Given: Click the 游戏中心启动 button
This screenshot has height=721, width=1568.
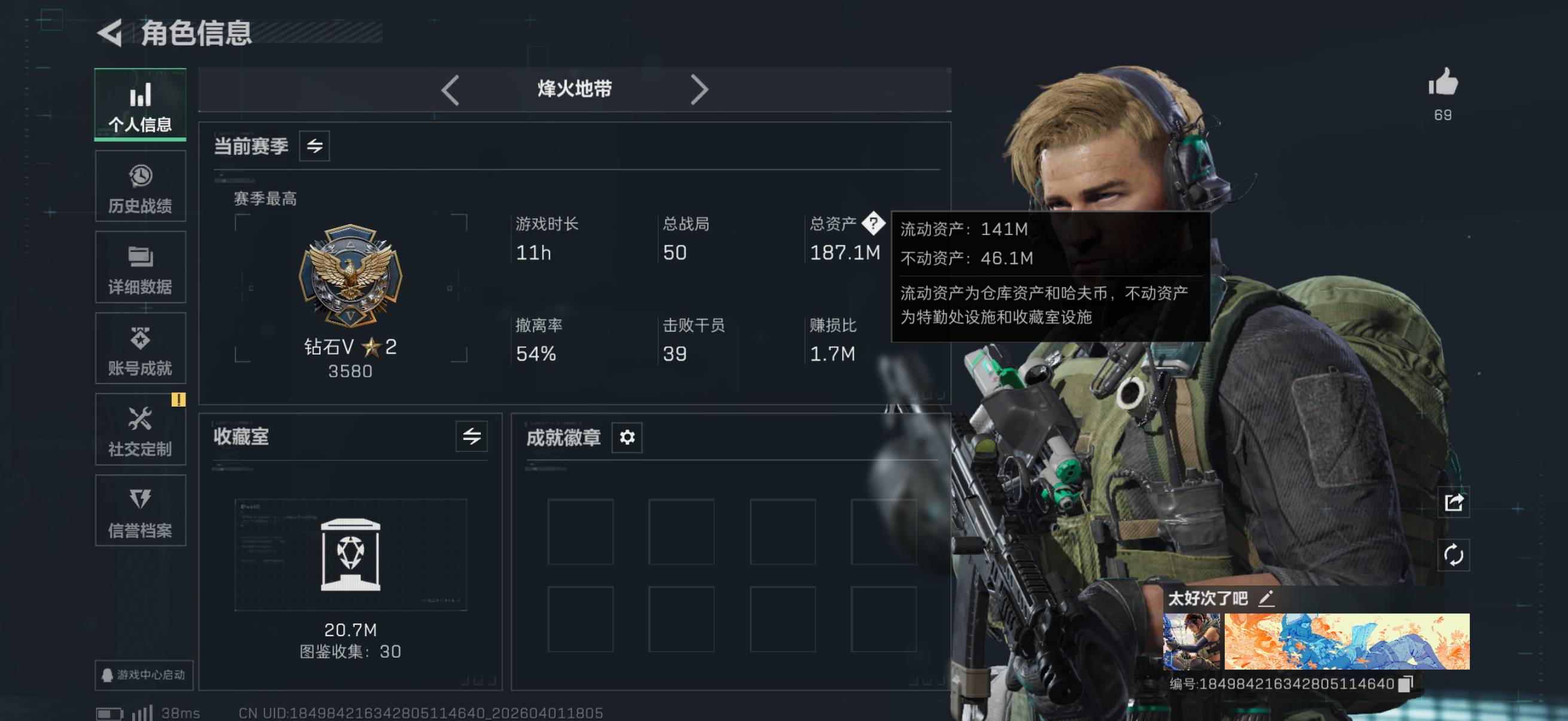Looking at the screenshot, I should point(144,675).
